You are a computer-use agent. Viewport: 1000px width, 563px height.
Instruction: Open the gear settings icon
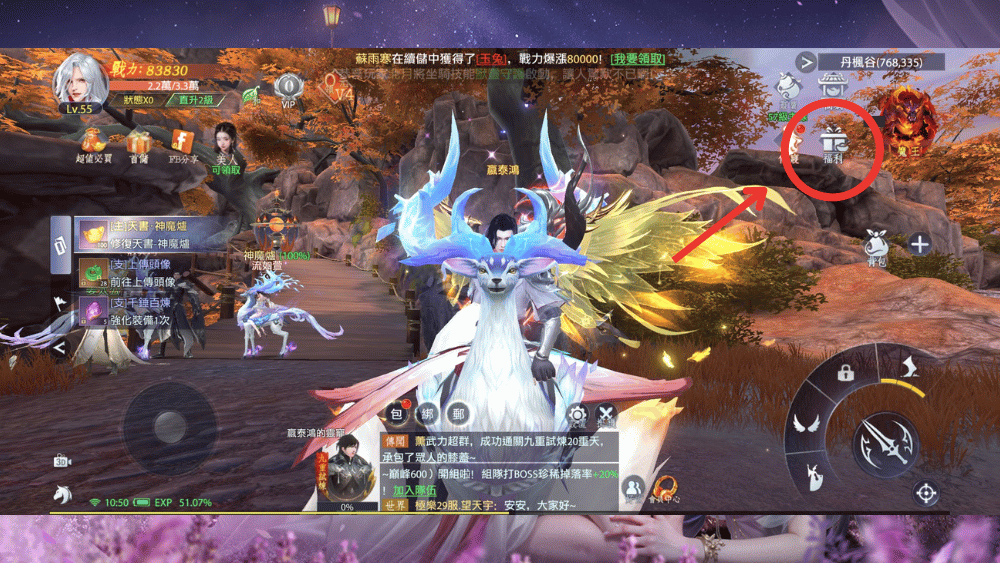(577, 416)
